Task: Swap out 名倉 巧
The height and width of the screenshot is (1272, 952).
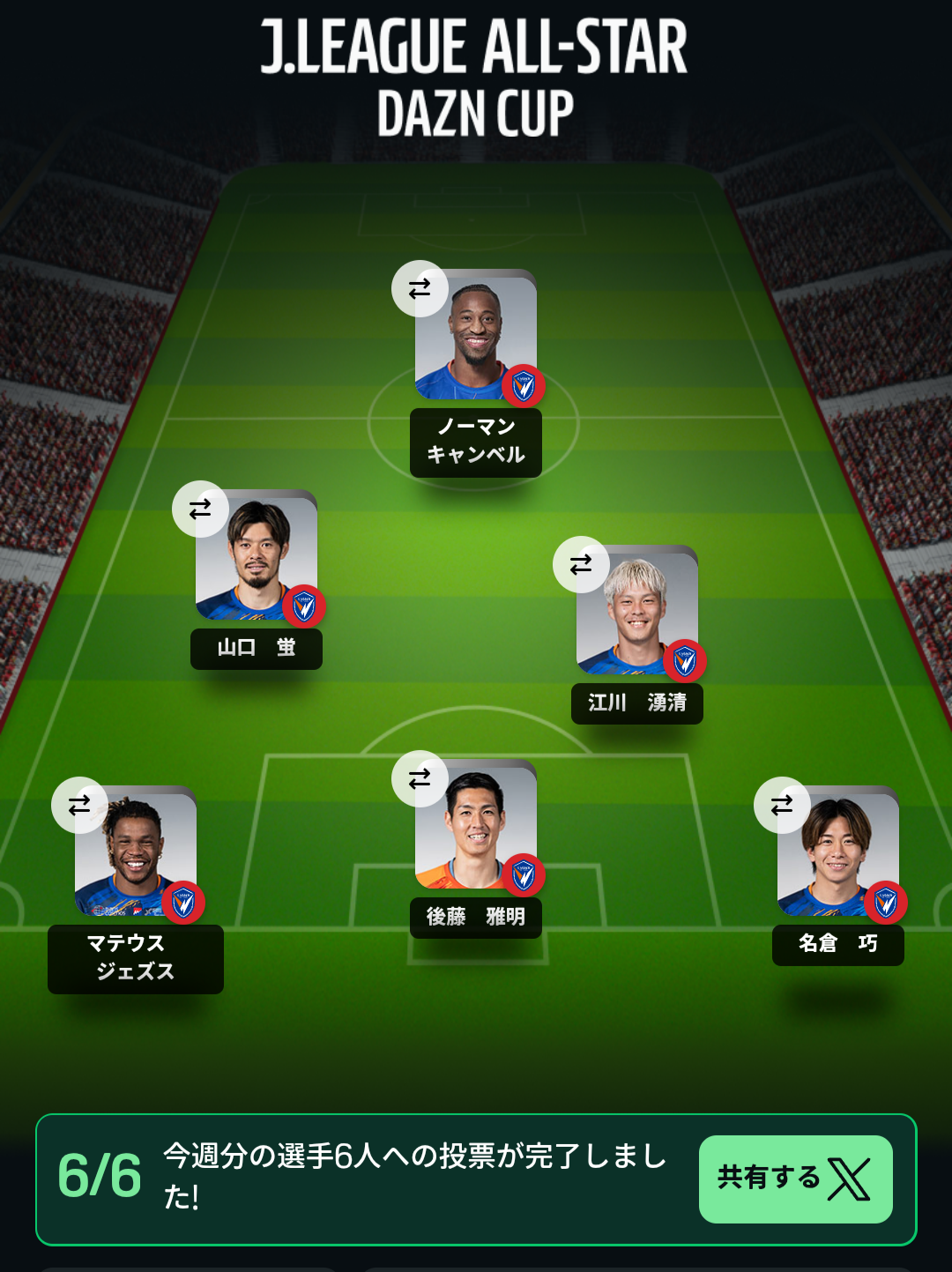Action: pyautogui.click(x=782, y=805)
